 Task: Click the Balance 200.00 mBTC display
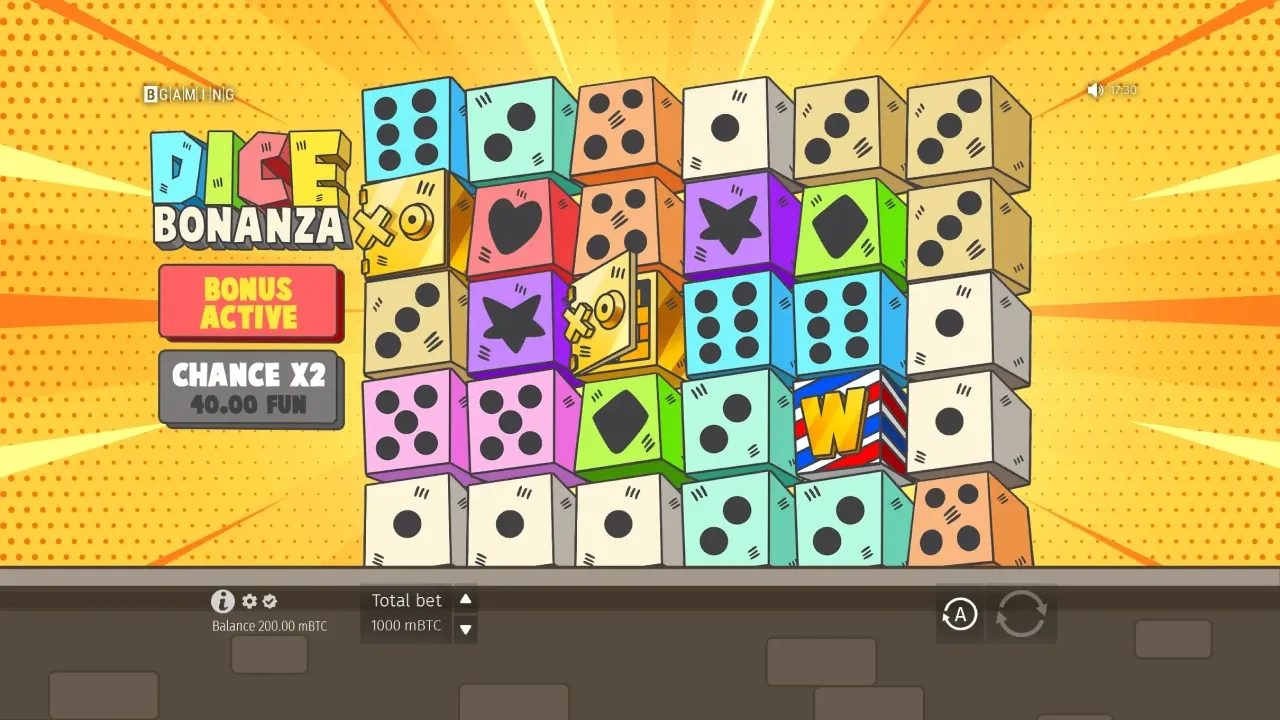tap(268, 625)
